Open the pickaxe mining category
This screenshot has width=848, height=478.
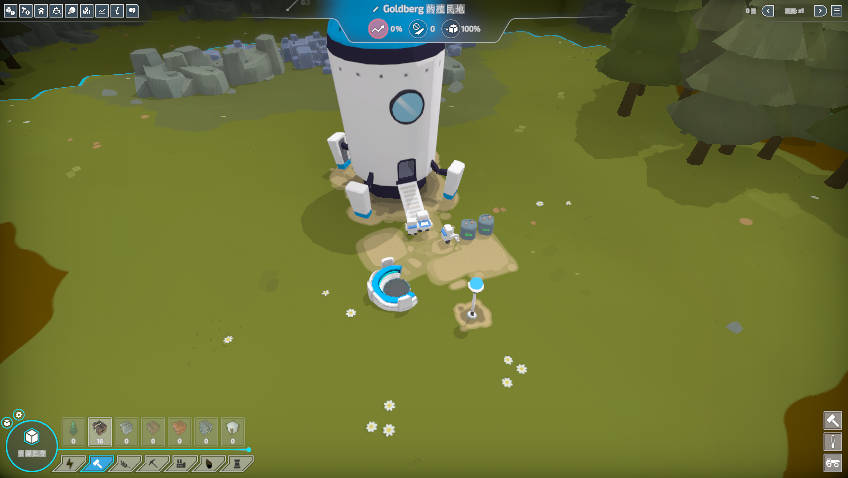pos(154,463)
